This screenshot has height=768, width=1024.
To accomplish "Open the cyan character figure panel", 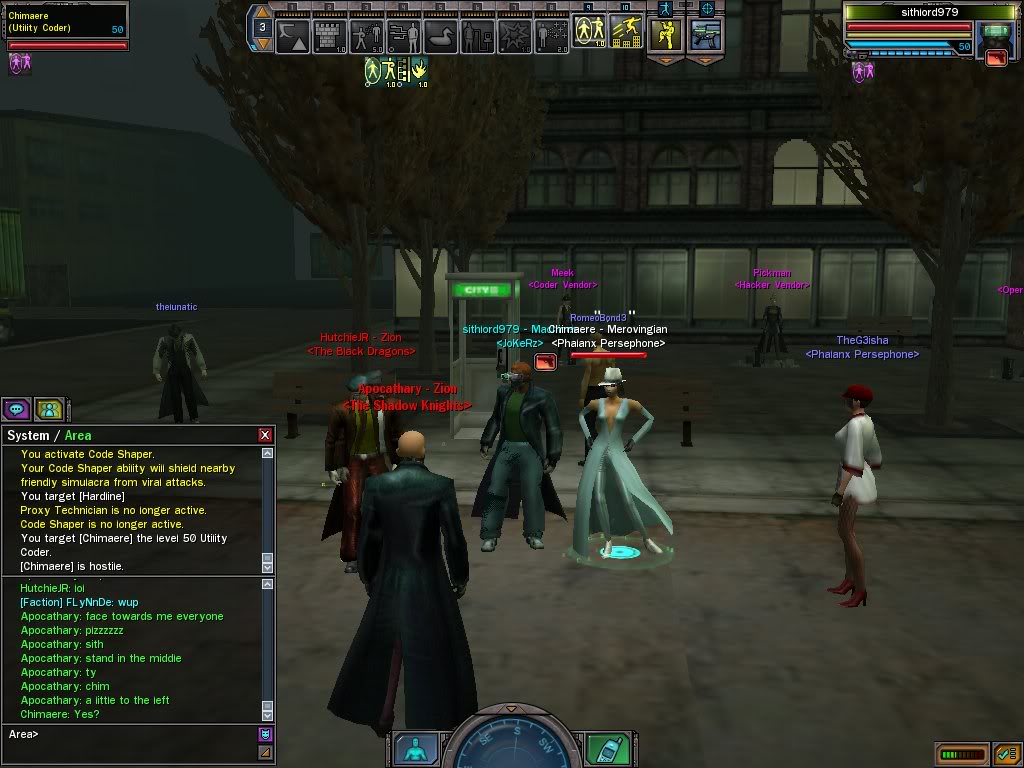I will tap(415, 749).
